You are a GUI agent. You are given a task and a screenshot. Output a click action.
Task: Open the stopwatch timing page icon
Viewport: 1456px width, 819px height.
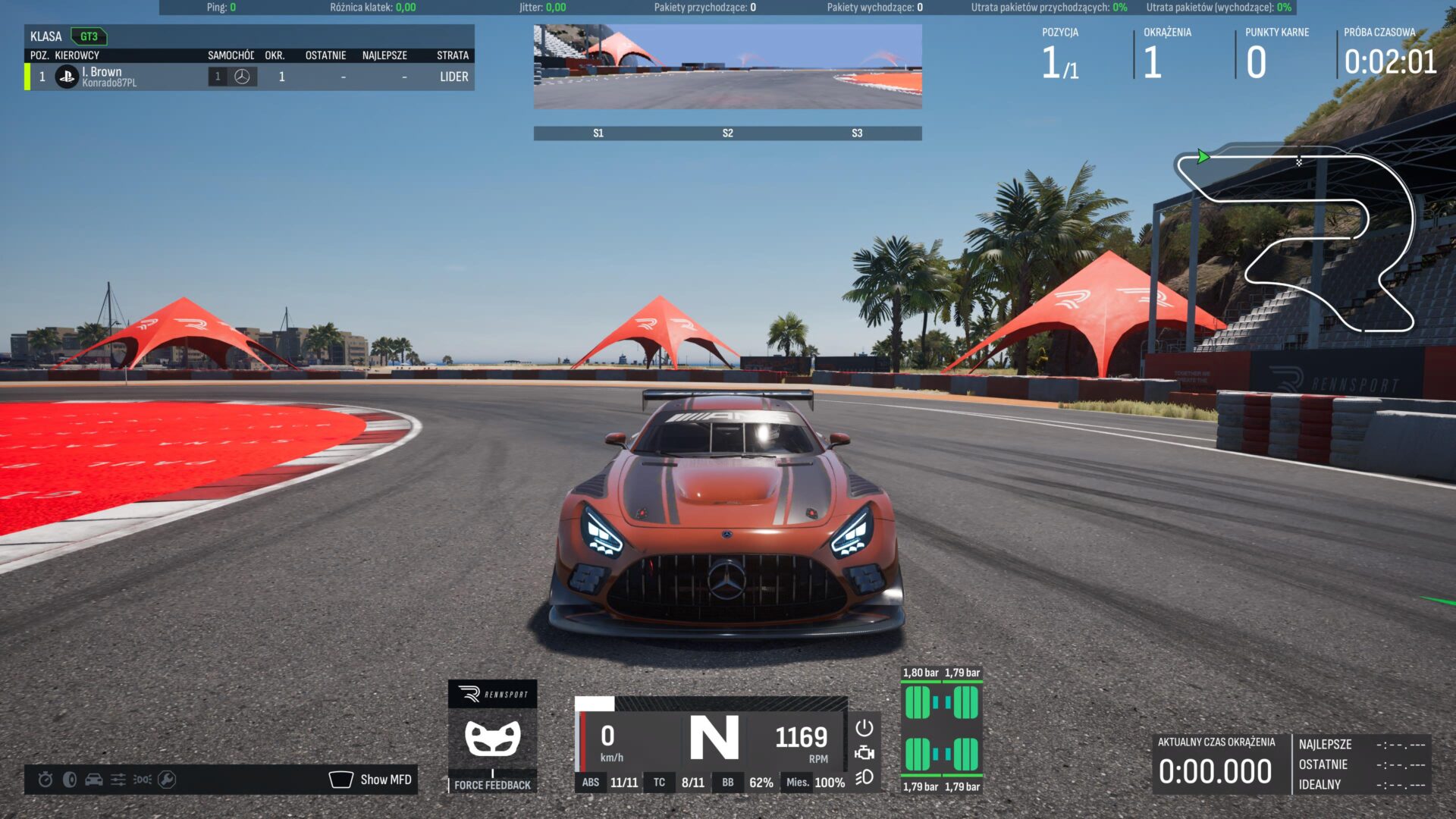tap(45, 780)
